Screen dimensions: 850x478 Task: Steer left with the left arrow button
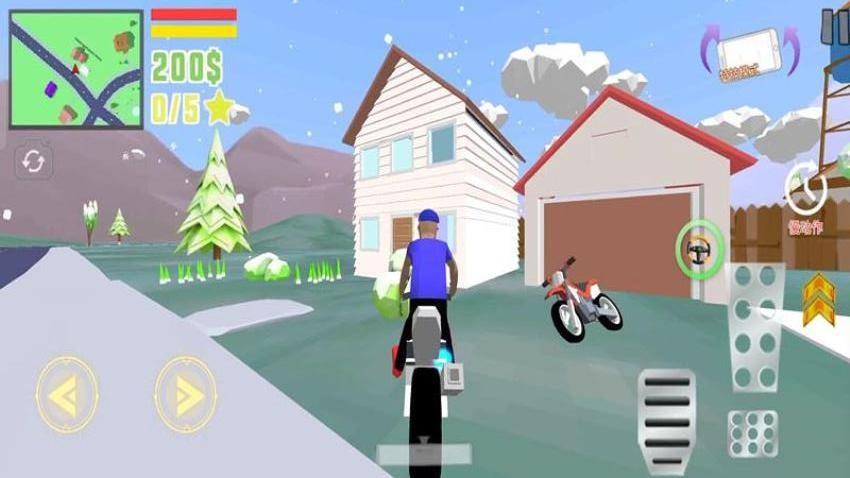pos(66,395)
